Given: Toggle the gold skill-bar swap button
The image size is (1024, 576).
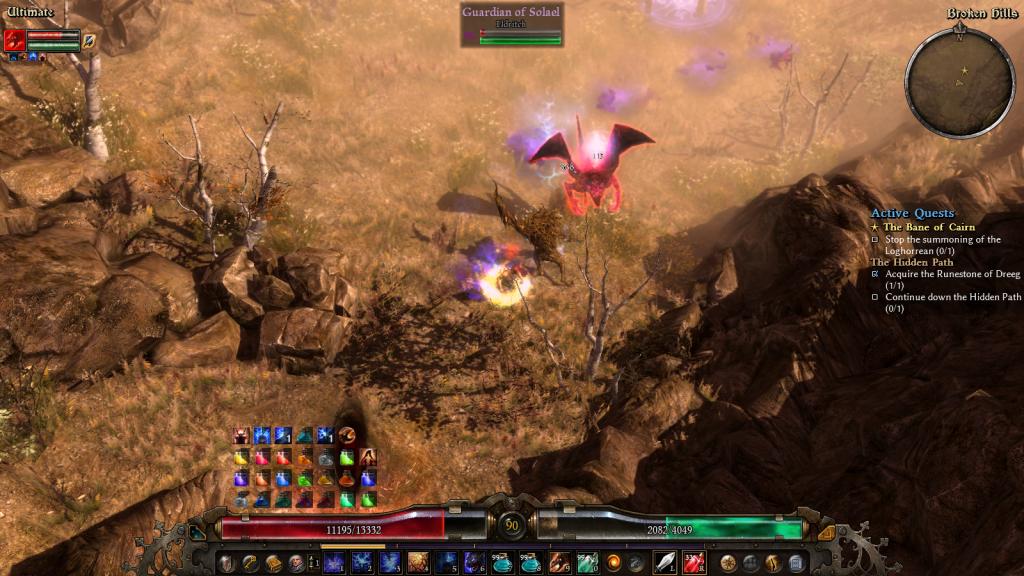Looking at the screenshot, I should [x=826, y=533].
